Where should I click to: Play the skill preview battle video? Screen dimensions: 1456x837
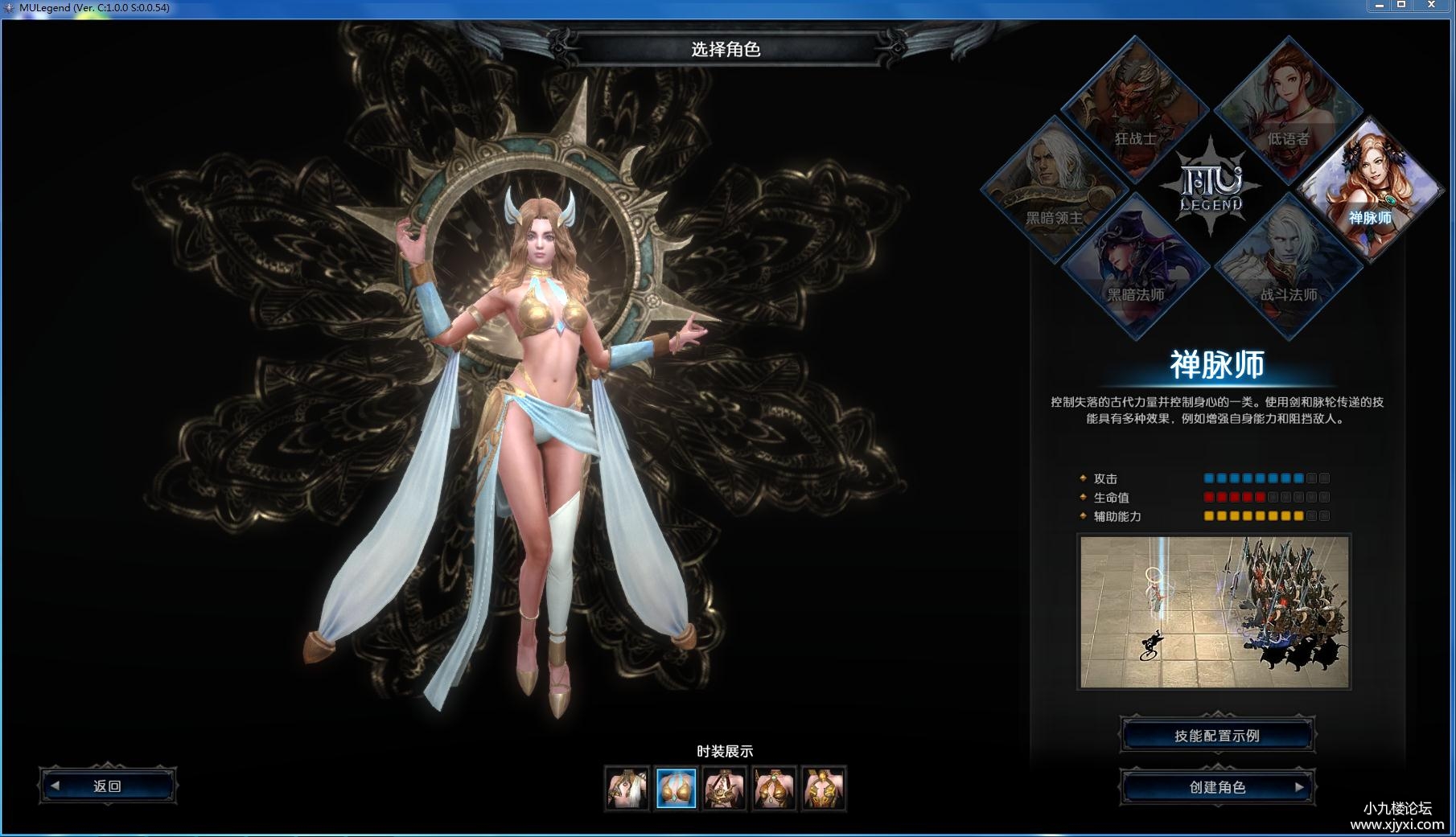pyautogui.click(x=1214, y=612)
